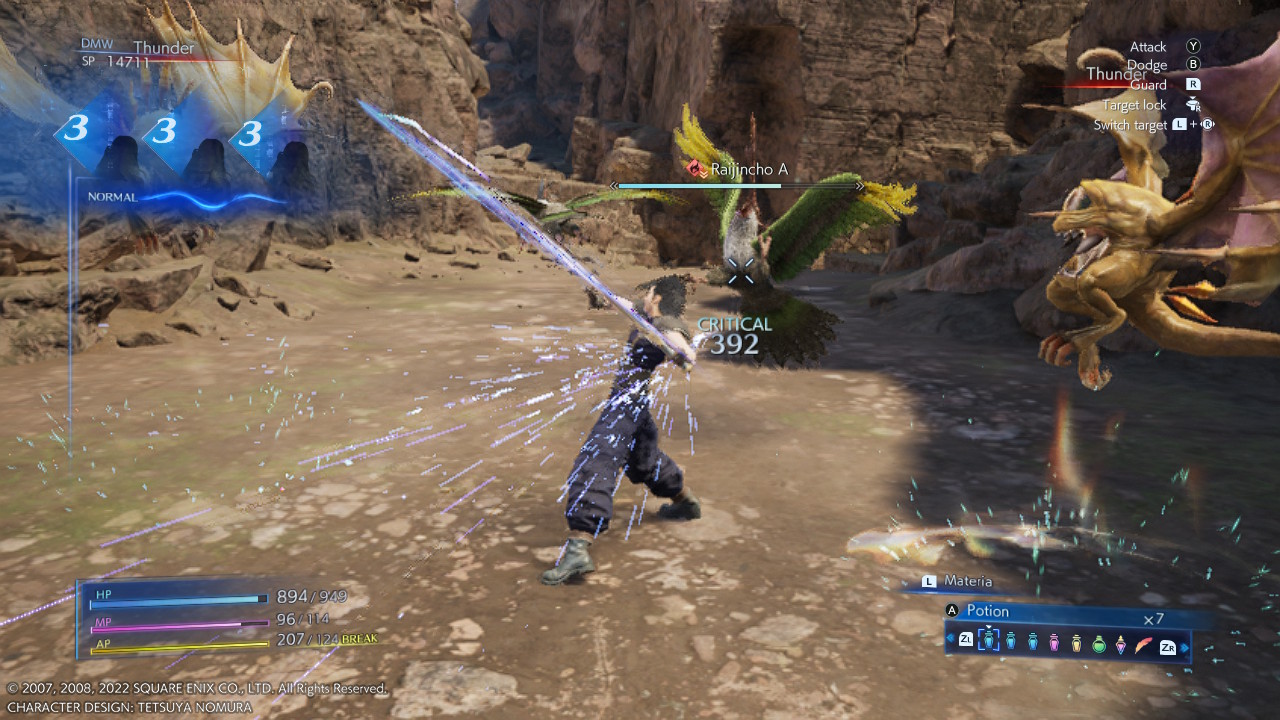Select the yellow bottle item
This screenshot has width=1280, height=720.
(x=1076, y=642)
